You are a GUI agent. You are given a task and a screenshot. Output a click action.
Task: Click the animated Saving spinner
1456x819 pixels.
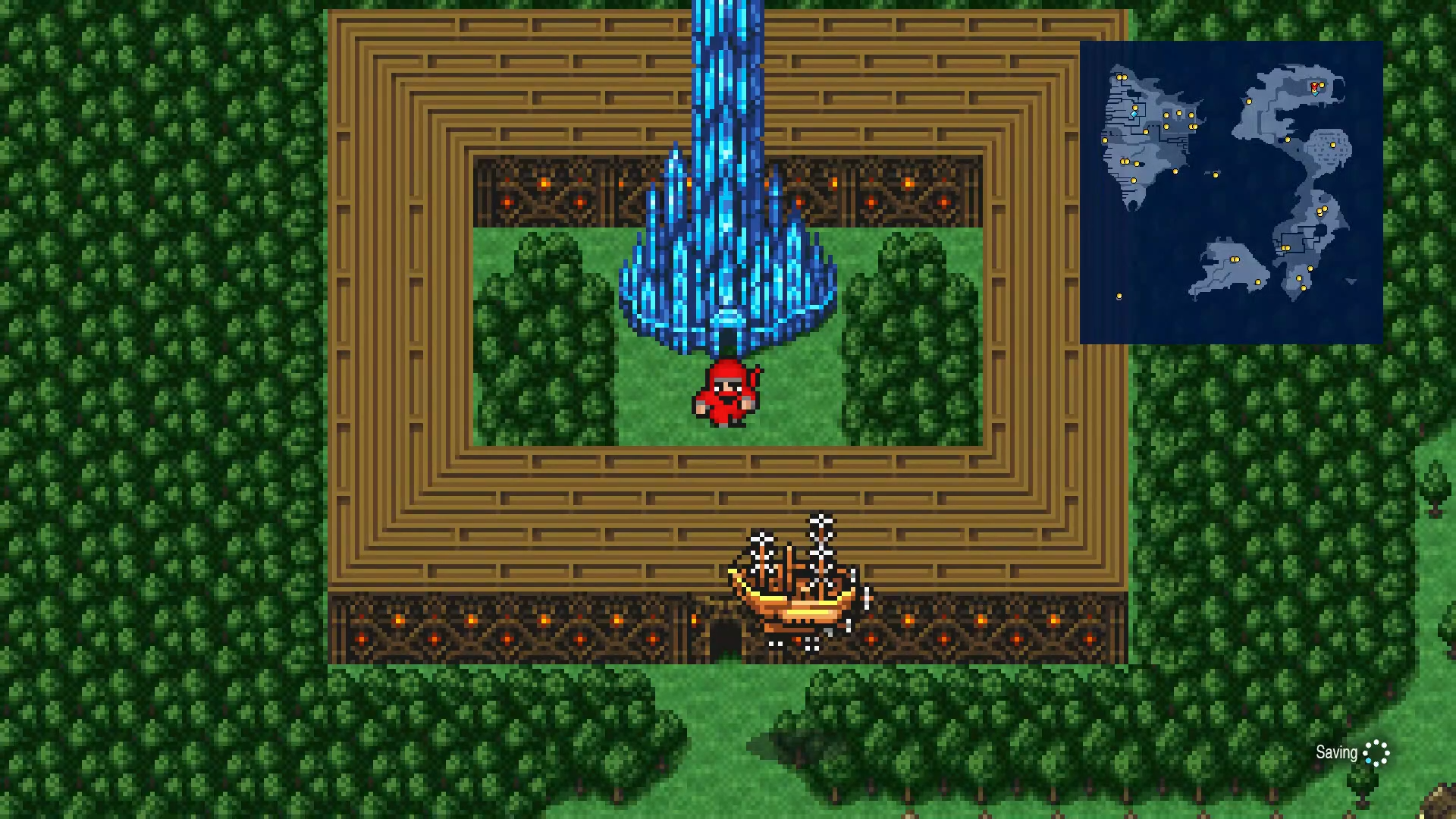pyautogui.click(x=1378, y=754)
